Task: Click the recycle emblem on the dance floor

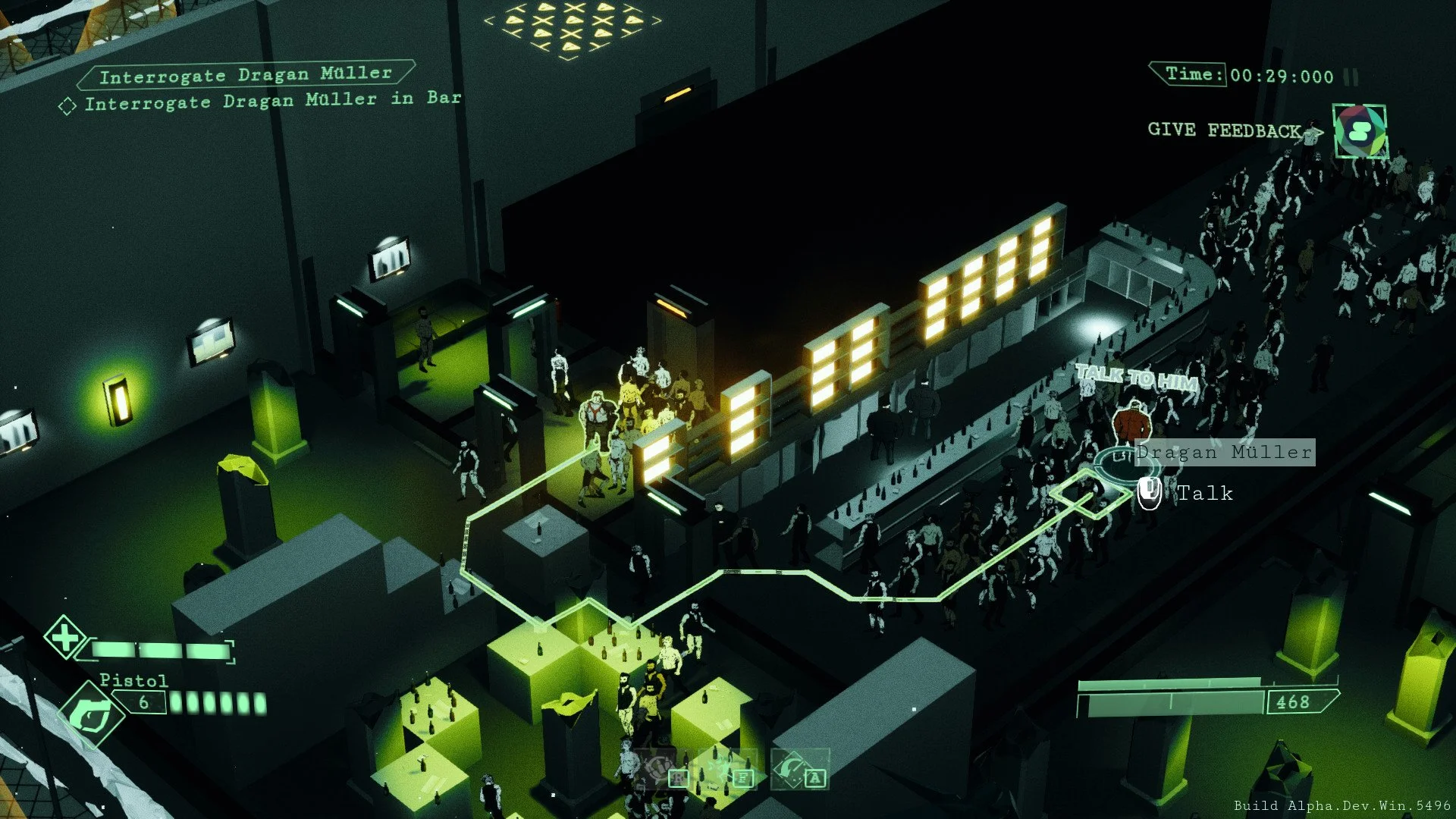Action: [658, 768]
